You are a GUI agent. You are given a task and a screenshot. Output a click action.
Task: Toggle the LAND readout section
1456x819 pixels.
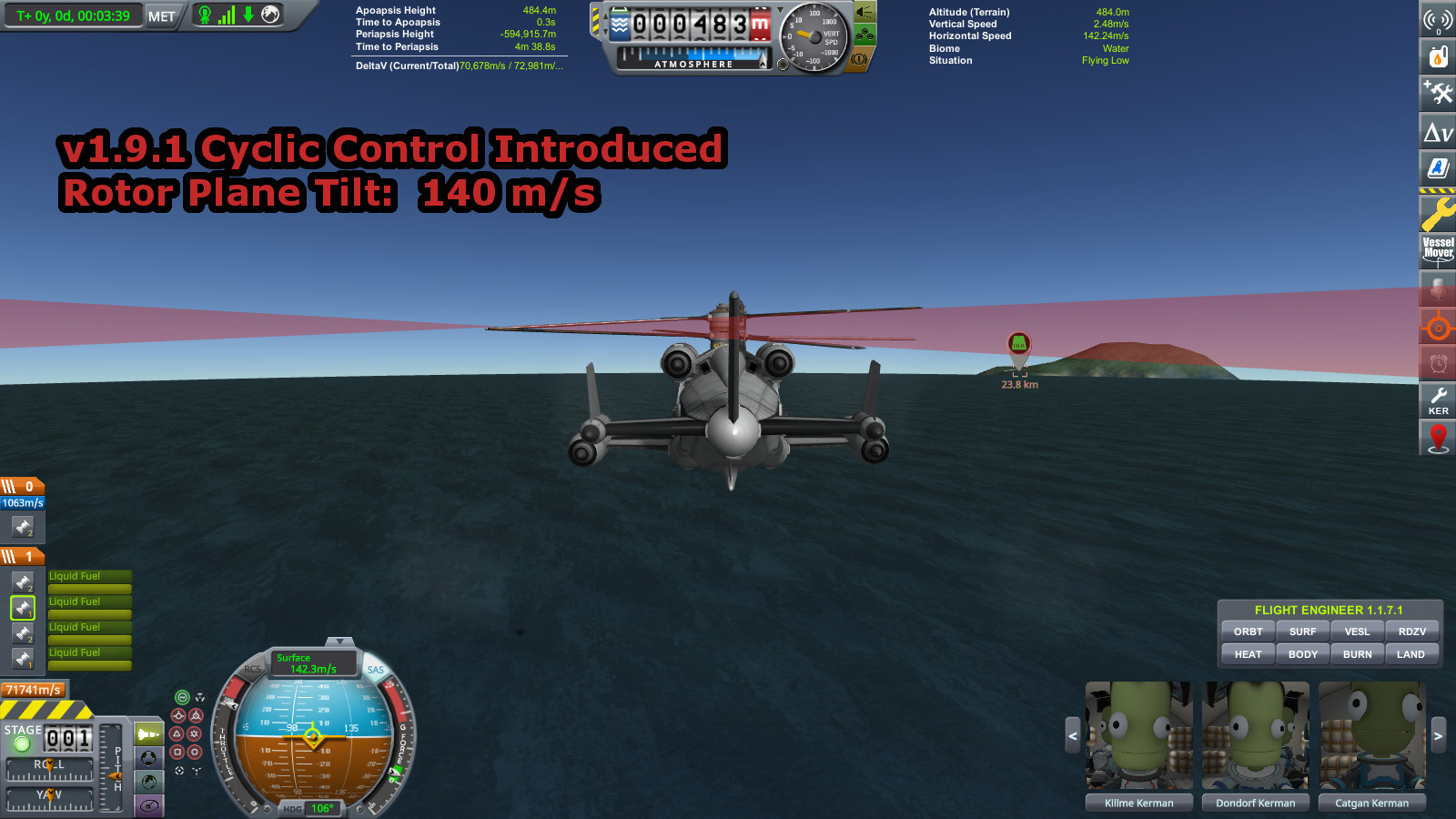[x=1410, y=654]
